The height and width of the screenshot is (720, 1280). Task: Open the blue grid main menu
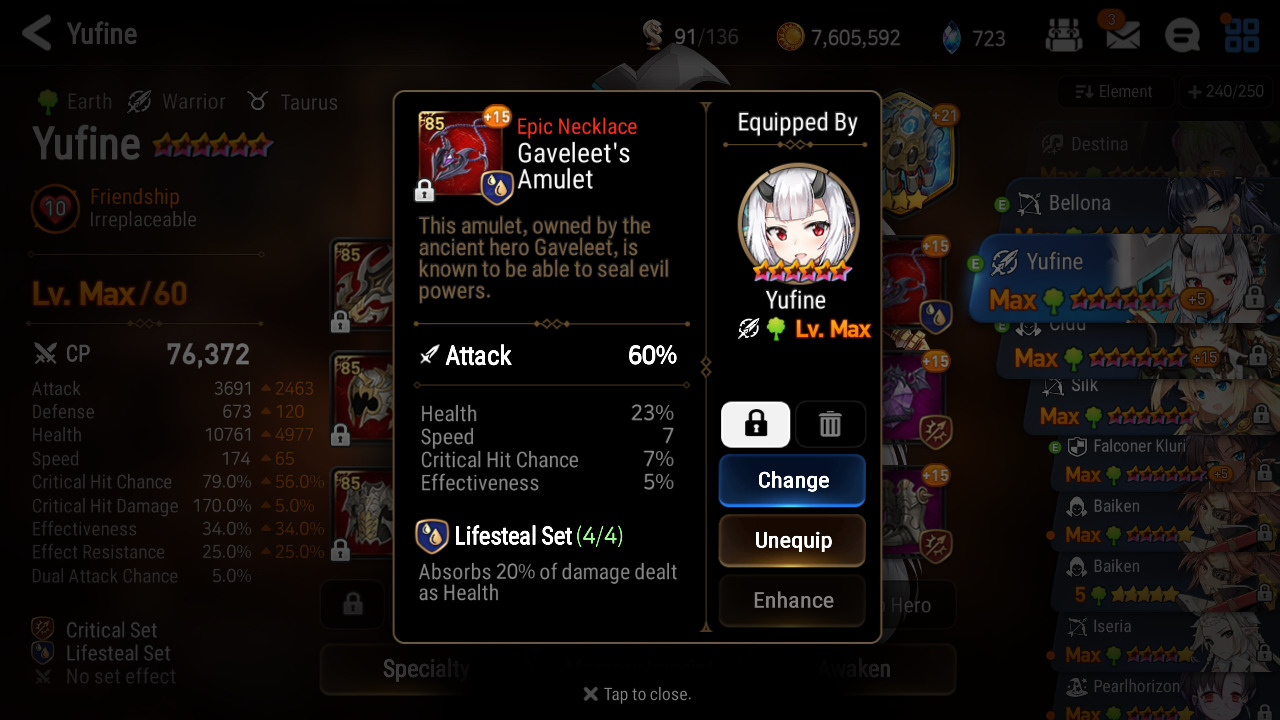pyautogui.click(x=1242, y=37)
